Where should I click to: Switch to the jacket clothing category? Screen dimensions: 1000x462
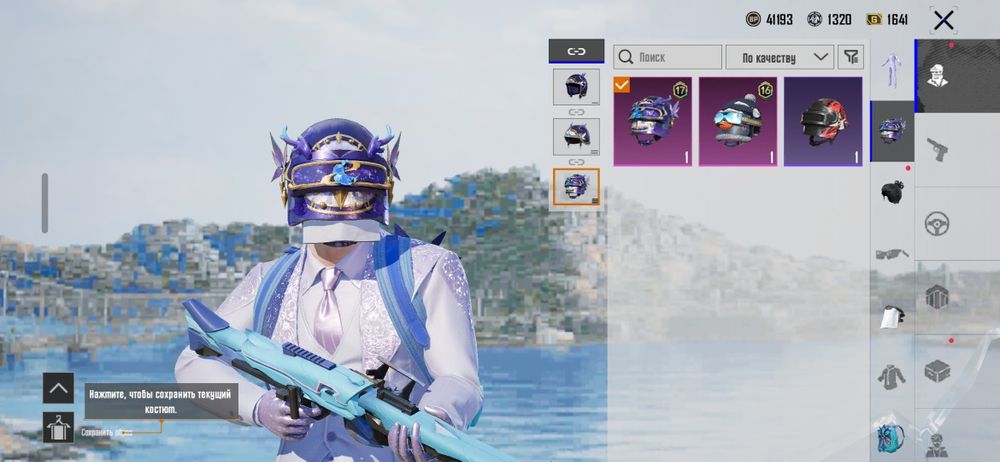(892, 377)
